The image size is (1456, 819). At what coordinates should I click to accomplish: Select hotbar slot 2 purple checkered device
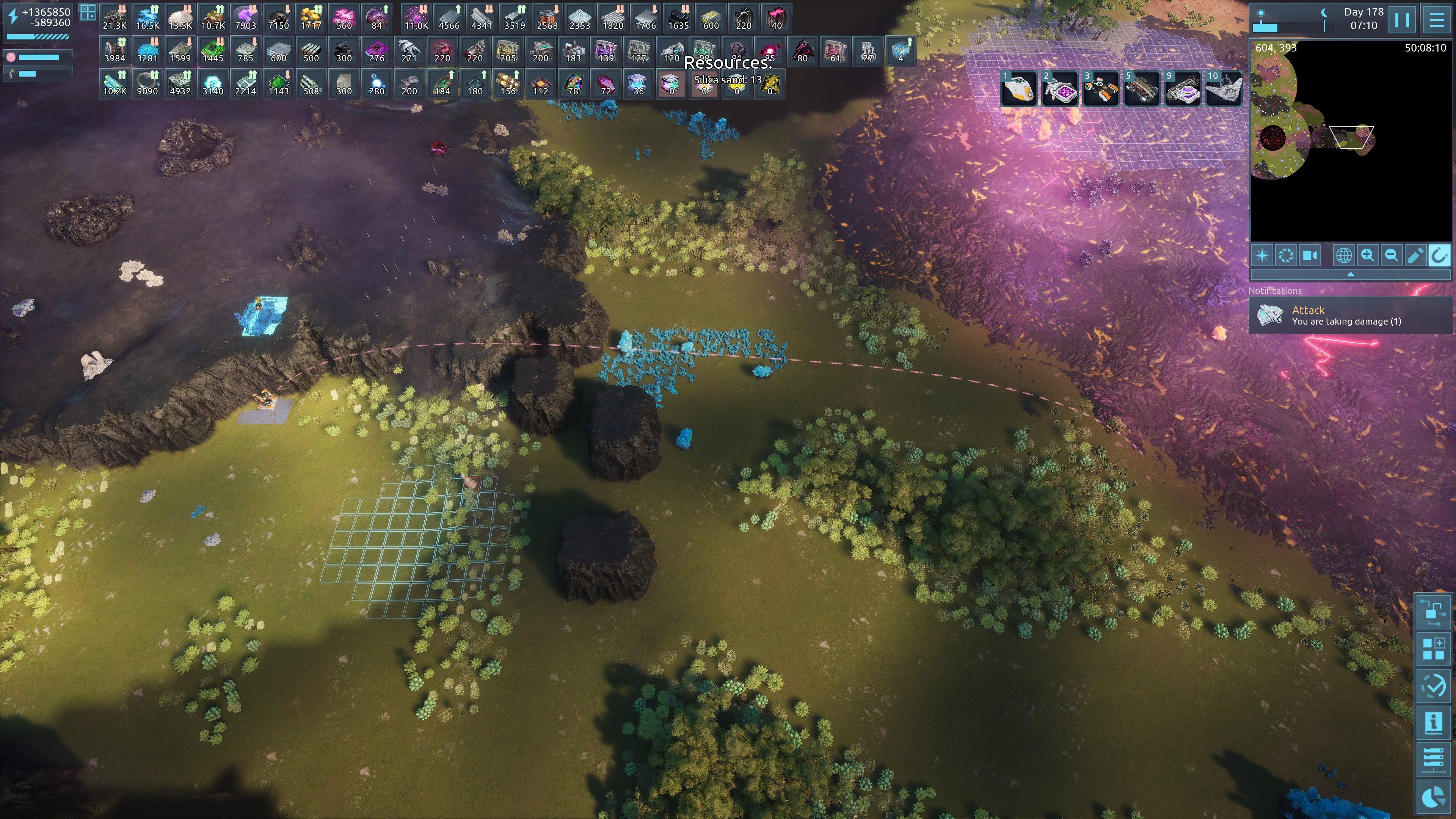1060,89
